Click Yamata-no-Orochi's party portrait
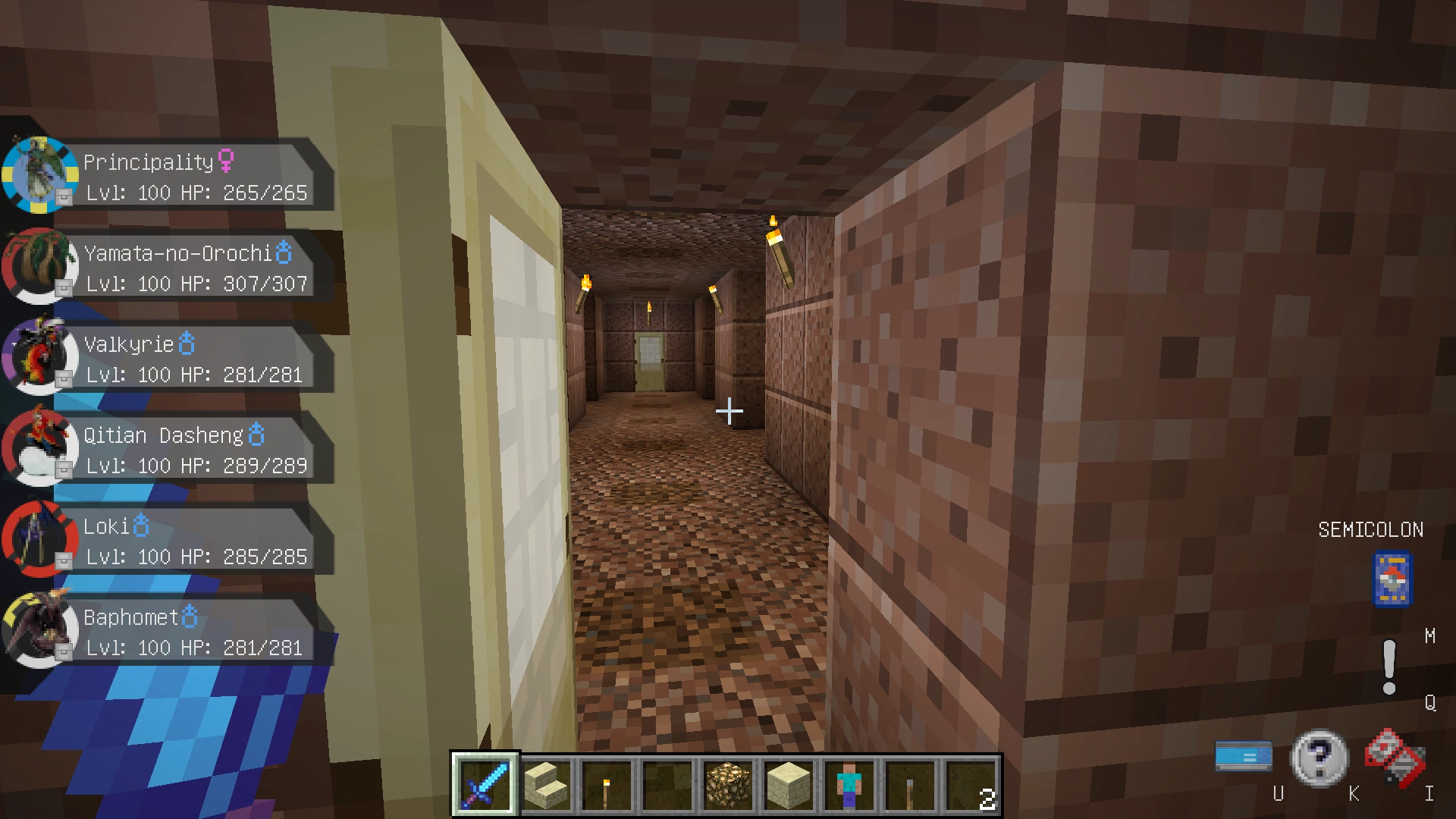Viewport: 1456px width, 819px height. click(x=39, y=267)
